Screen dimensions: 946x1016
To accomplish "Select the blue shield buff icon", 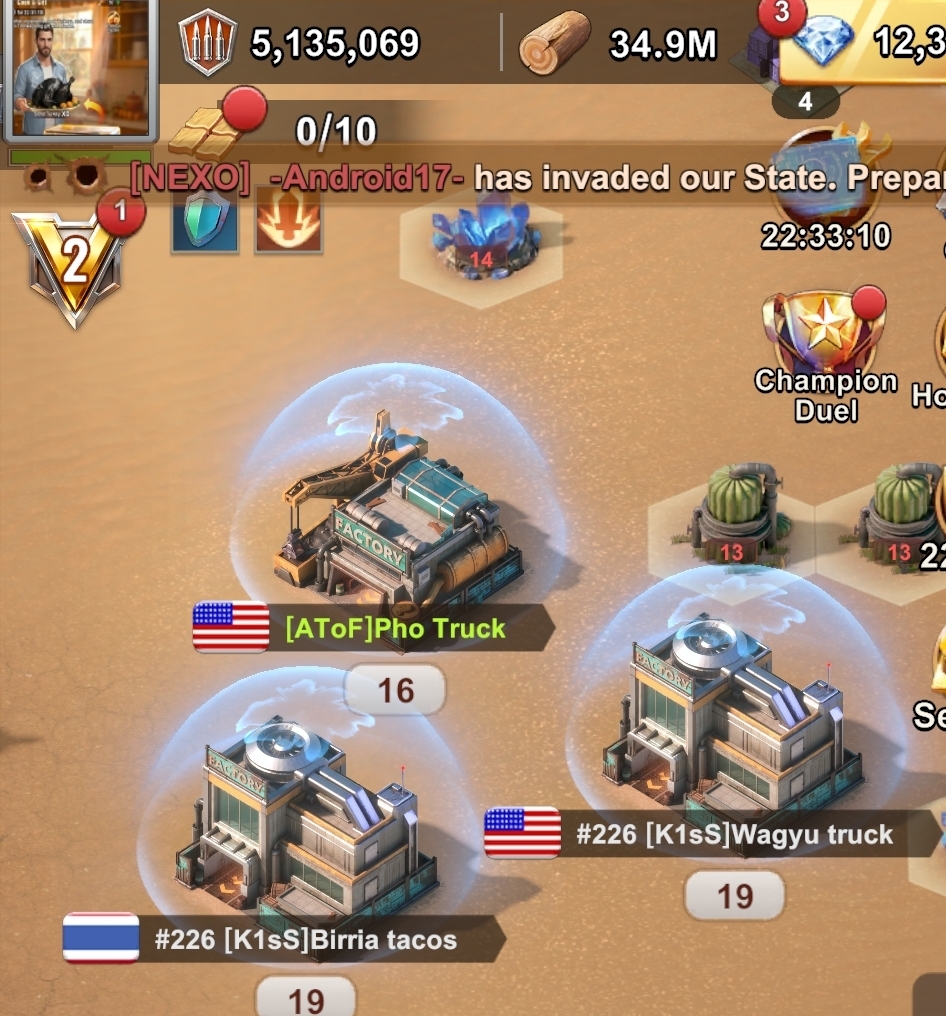I will click(x=205, y=222).
